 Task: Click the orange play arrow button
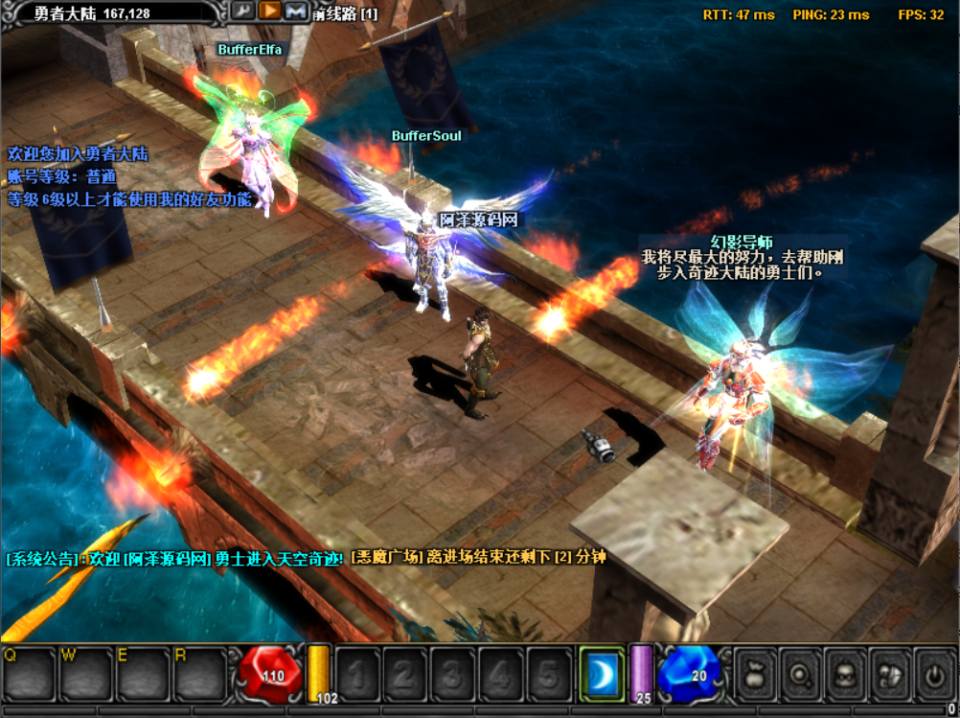point(269,11)
